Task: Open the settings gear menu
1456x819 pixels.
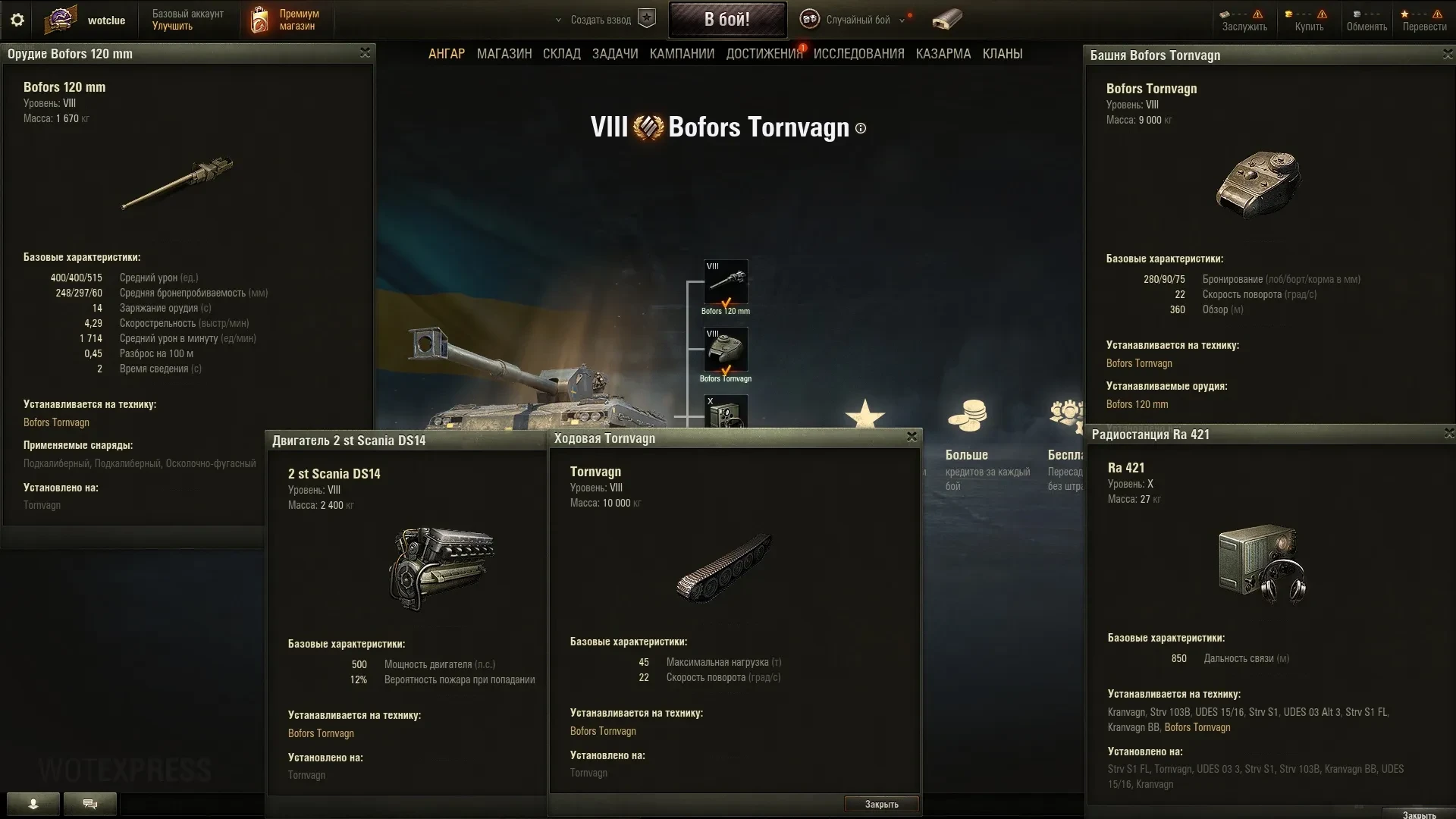Action: 17,20
